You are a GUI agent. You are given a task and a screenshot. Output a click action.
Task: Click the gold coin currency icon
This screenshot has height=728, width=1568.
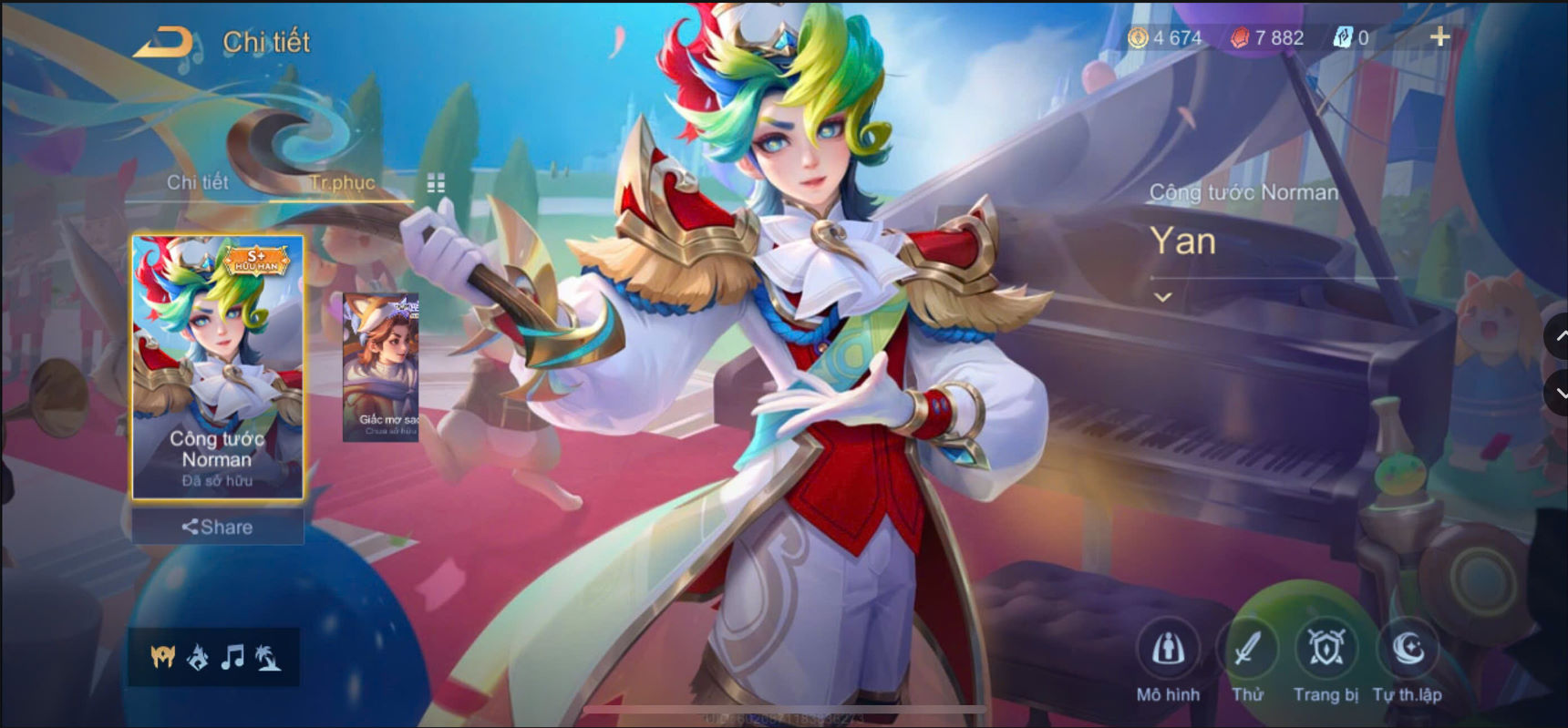1138,37
